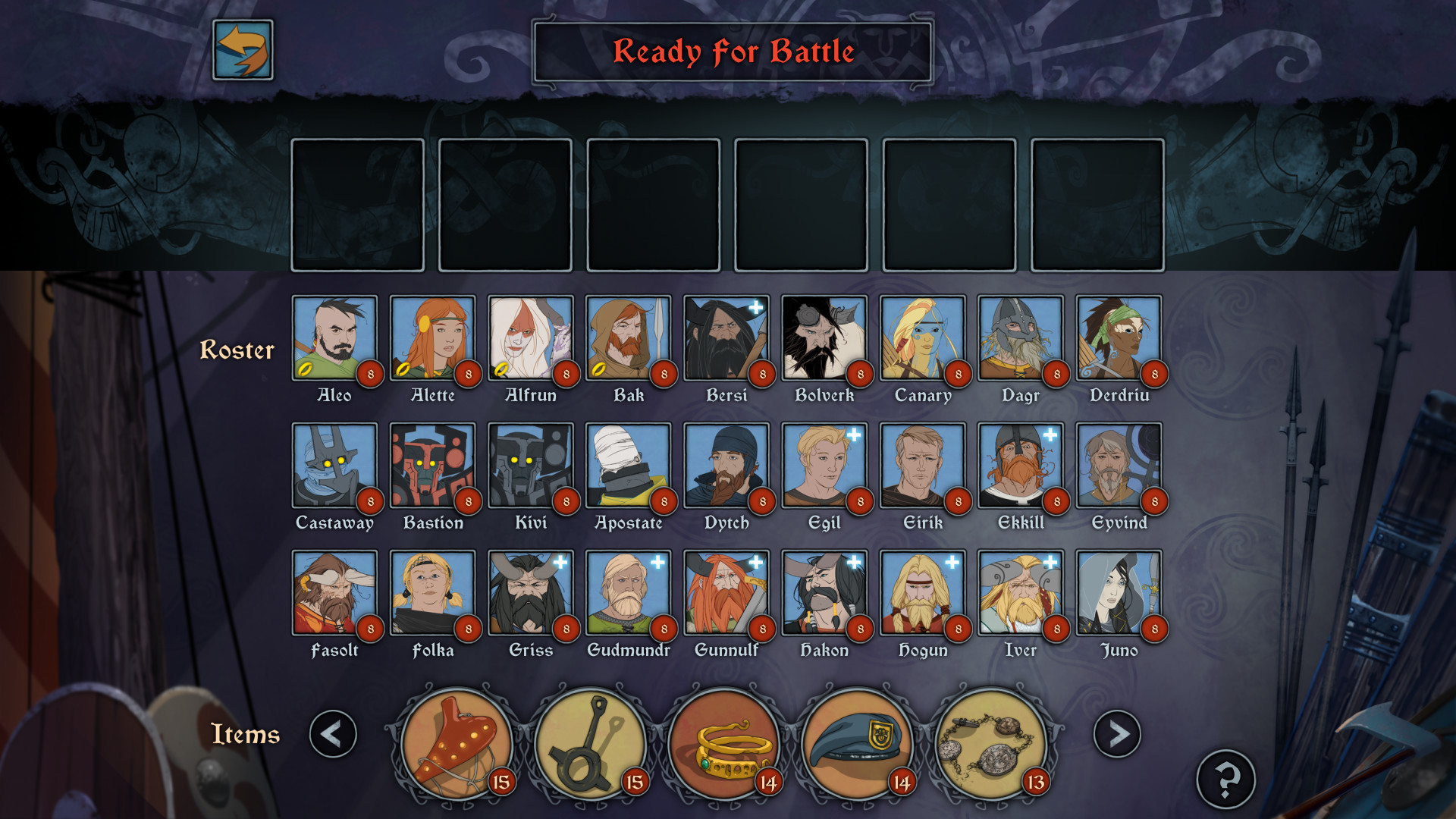The image size is (1456, 819).
Task: Choose Alette's portrait
Action: coord(432,337)
